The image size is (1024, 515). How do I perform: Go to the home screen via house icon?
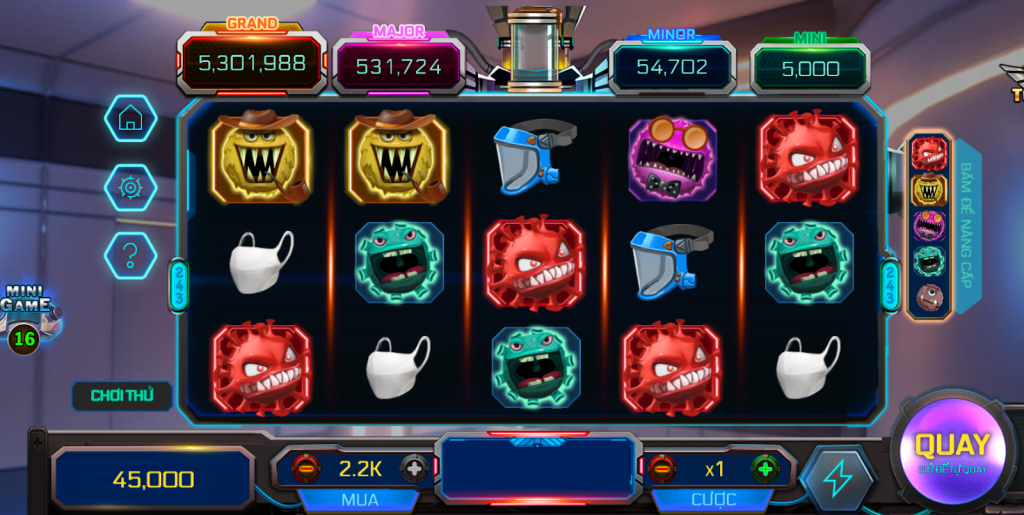[x=130, y=119]
